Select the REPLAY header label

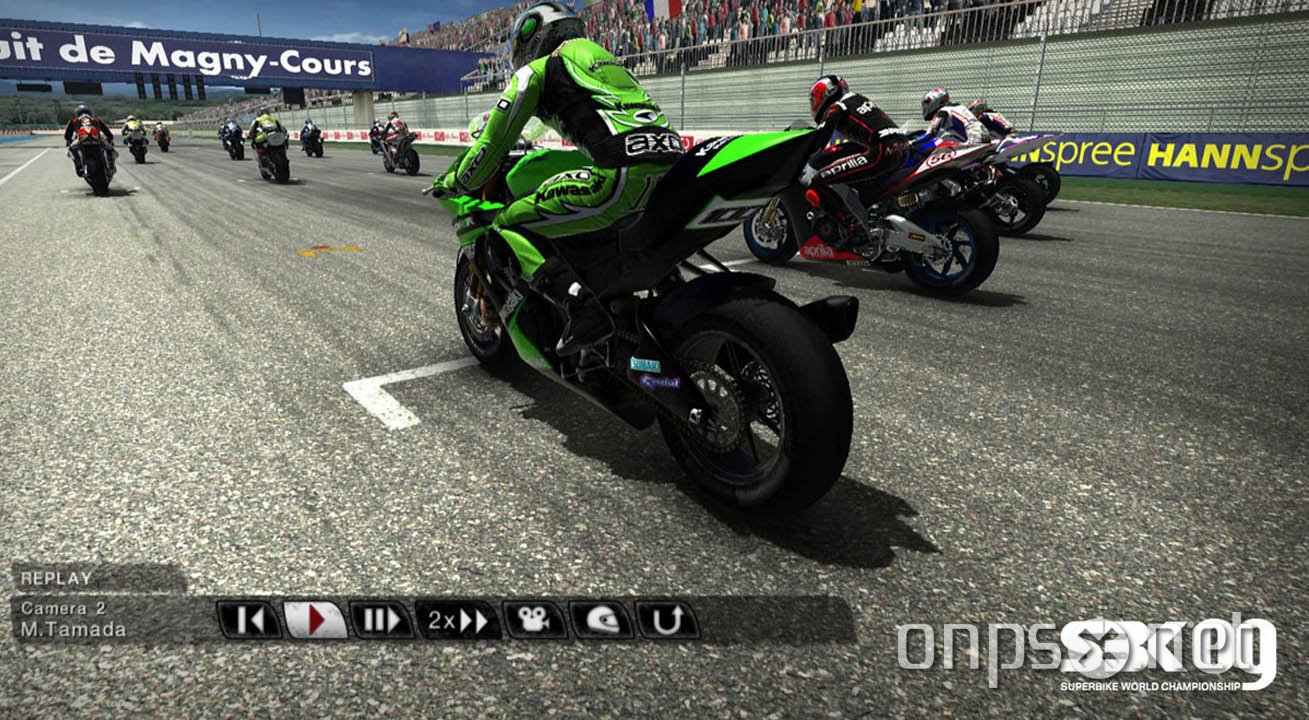[x=57, y=577]
